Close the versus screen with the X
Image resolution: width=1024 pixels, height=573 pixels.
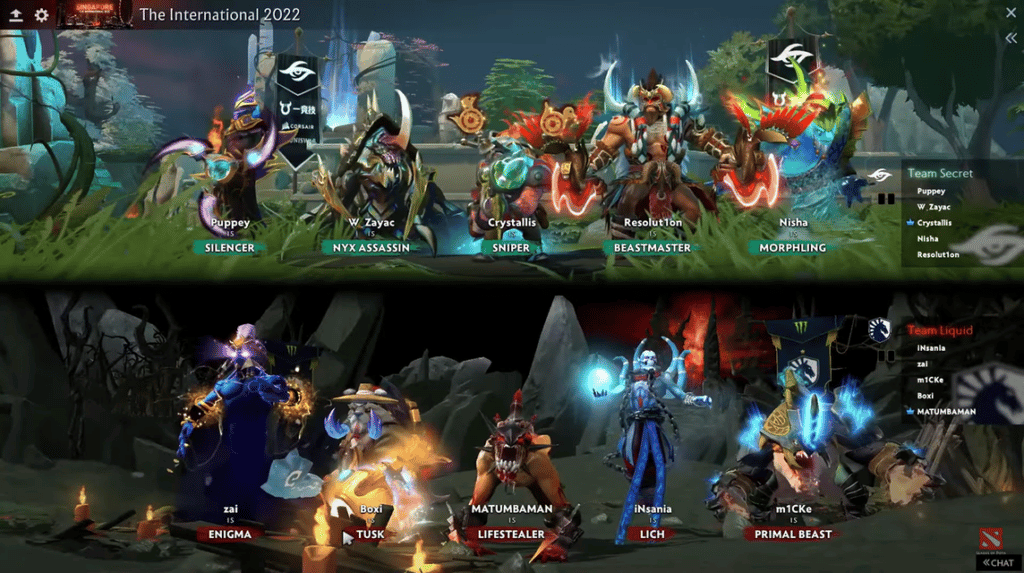click(x=1011, y=13)
